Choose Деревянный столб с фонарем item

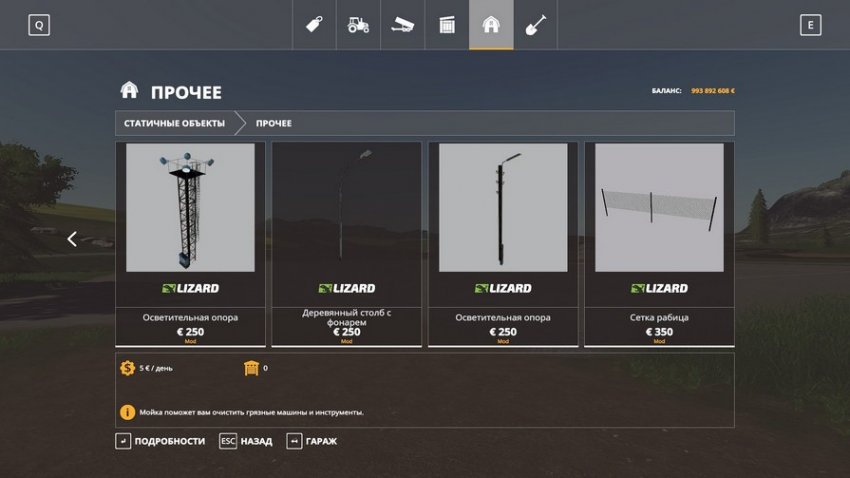(346, 243)
